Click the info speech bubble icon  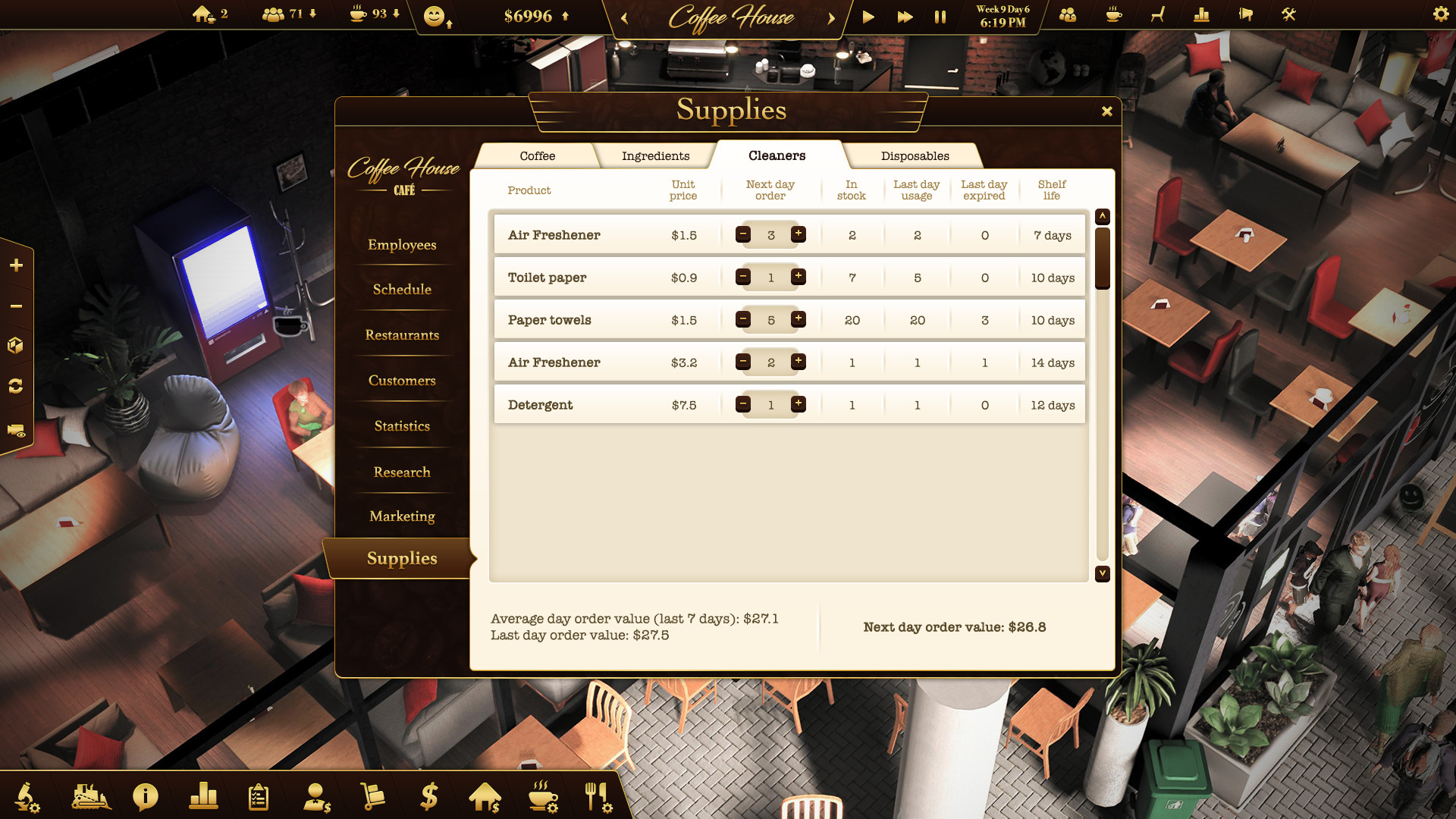(x=144, y=797)
